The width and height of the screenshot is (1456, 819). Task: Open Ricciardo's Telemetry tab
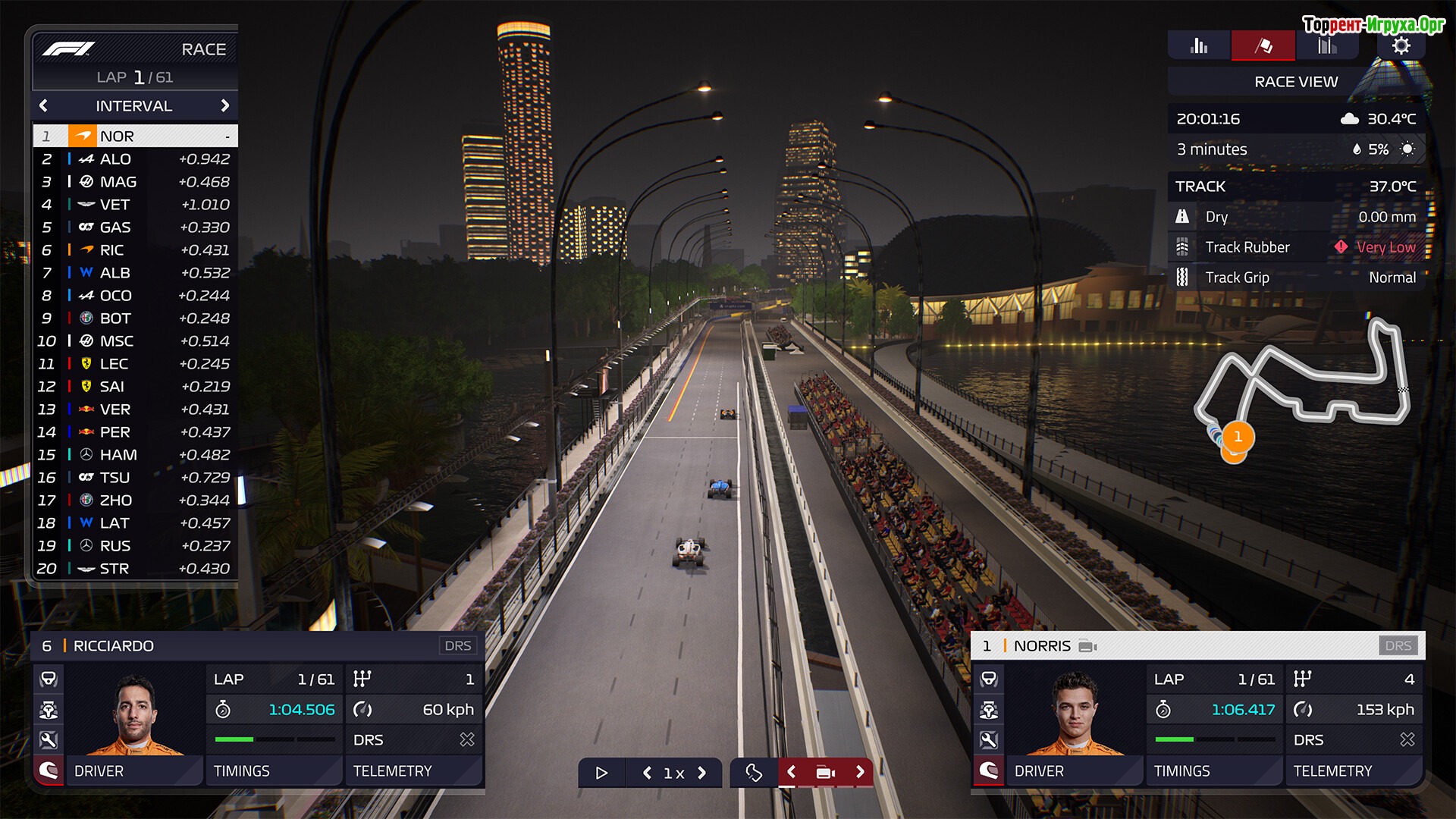click(414, 771)
